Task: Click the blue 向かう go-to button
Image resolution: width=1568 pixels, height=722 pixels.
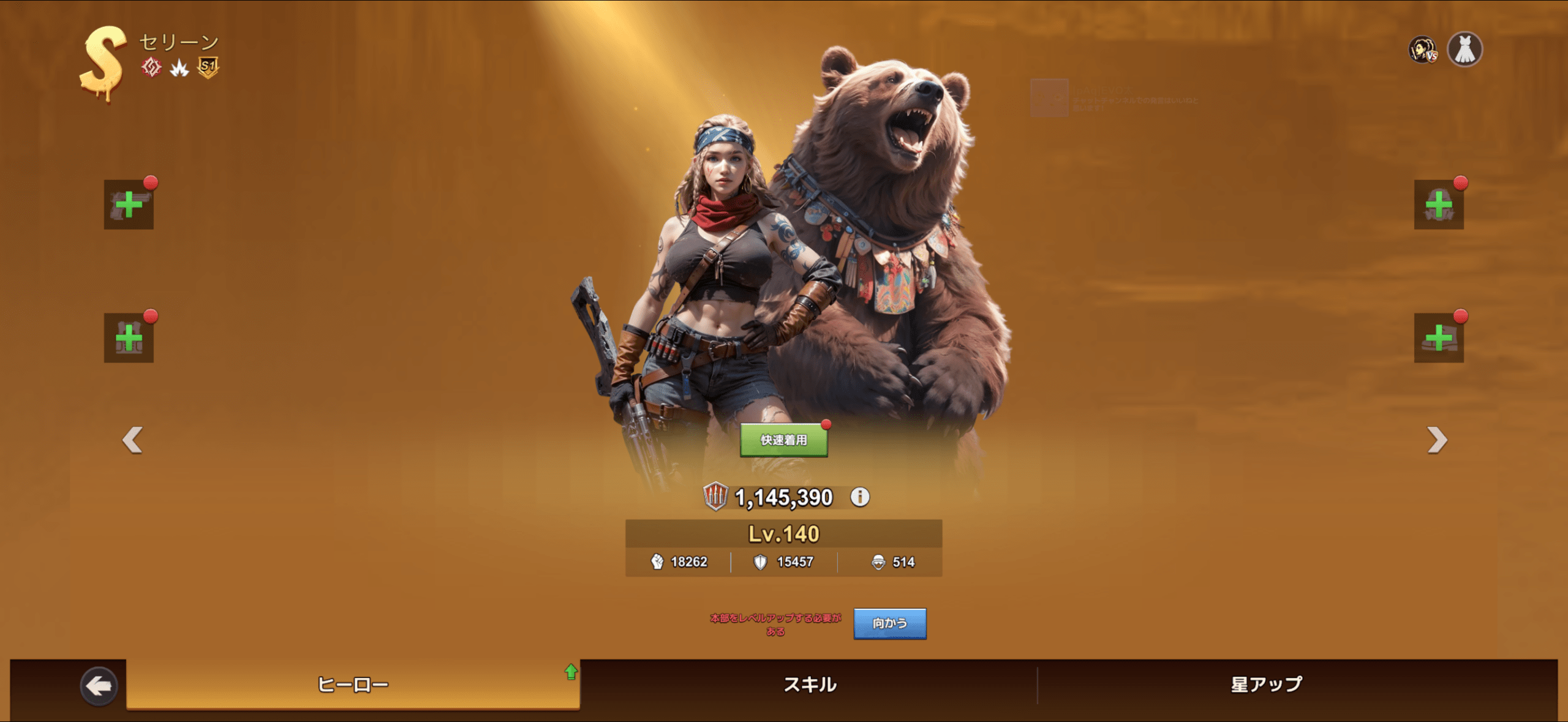Action: tap(889, 623)
